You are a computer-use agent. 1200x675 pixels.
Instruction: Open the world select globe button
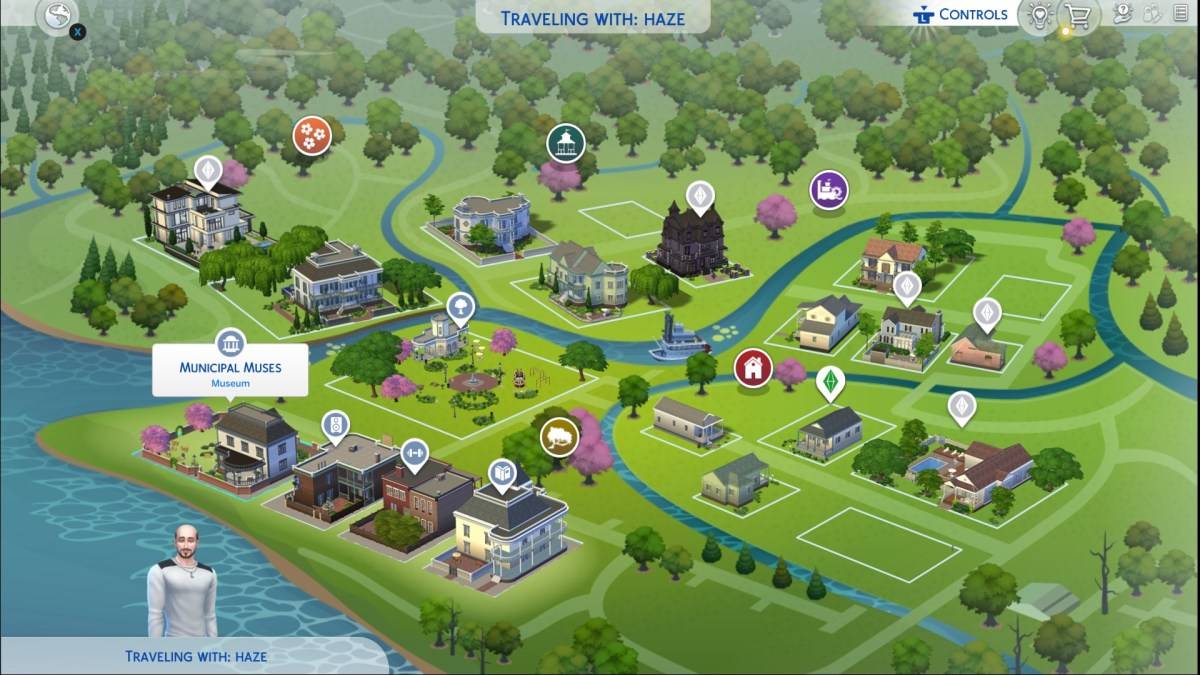coord(56,15)
